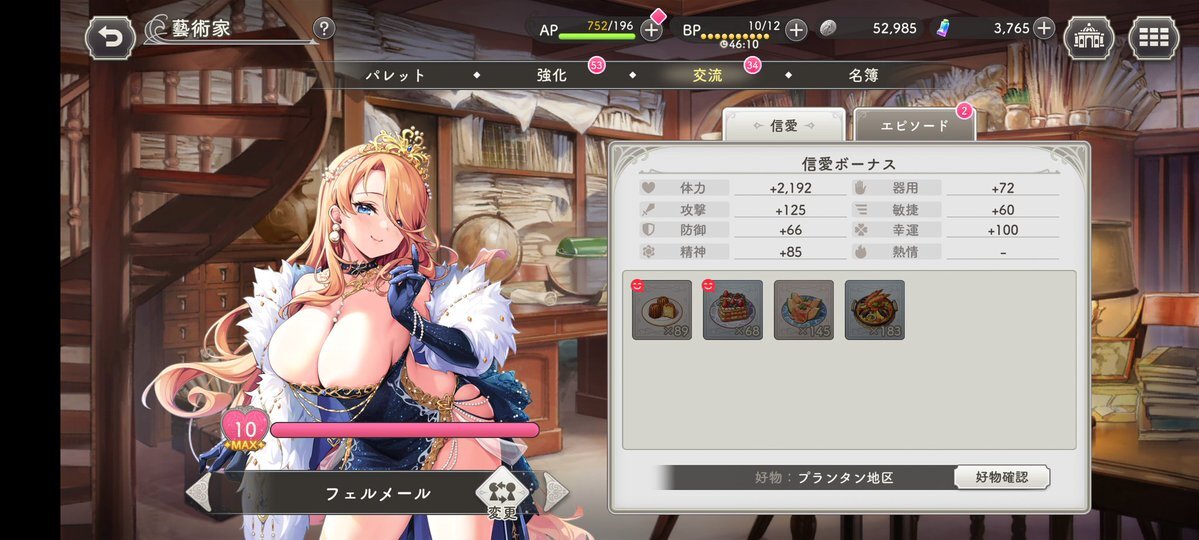
Task: Open the 変更 character change button
Action: [503, 493]
